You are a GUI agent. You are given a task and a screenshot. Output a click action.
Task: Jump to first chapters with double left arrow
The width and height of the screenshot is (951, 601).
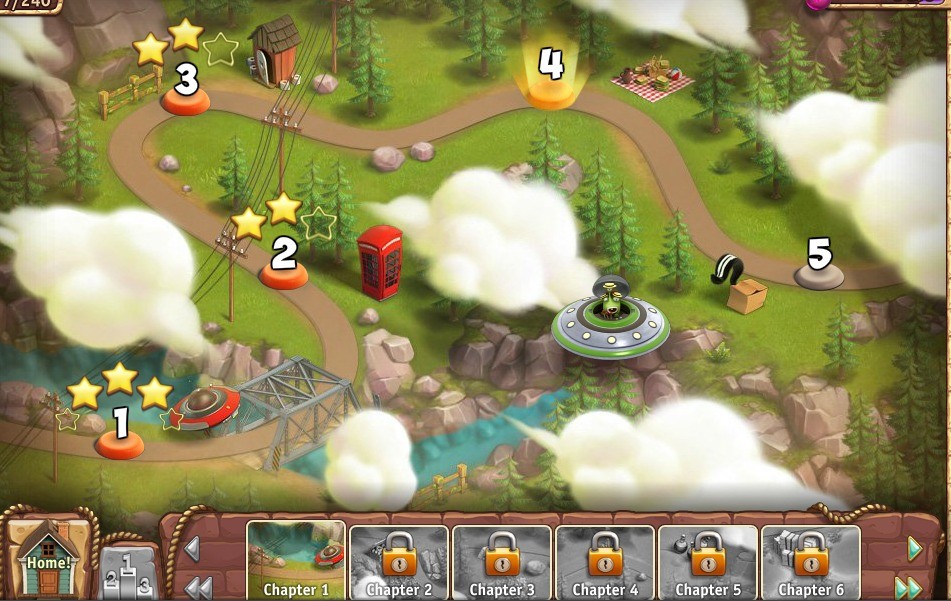click(197, 587)
